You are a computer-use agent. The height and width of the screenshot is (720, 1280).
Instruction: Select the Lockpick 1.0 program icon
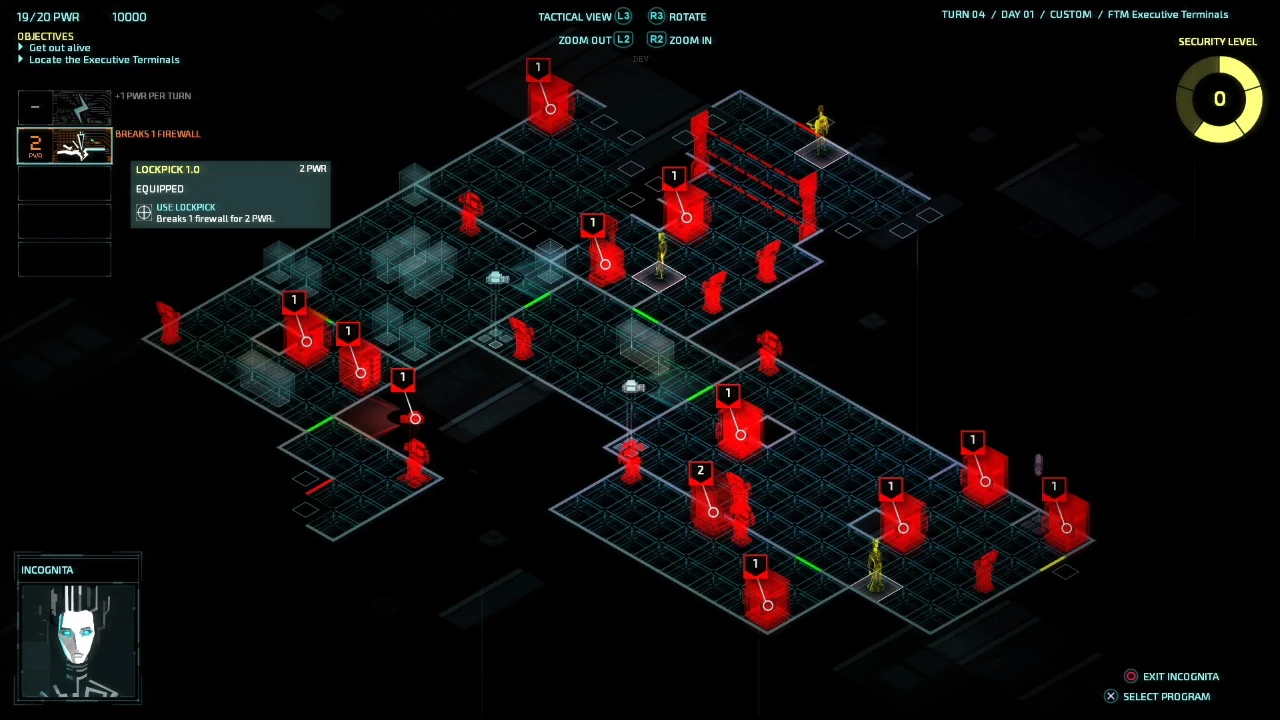click(x=65, y=146)
